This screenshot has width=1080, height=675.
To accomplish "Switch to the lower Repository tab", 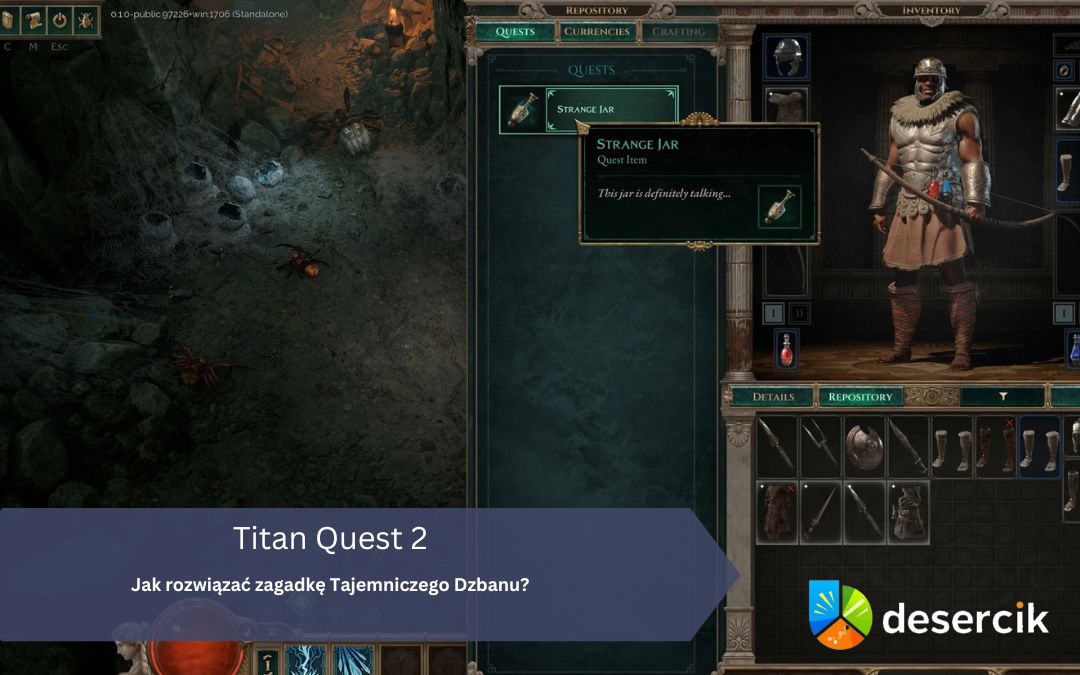I will point(860,397).
